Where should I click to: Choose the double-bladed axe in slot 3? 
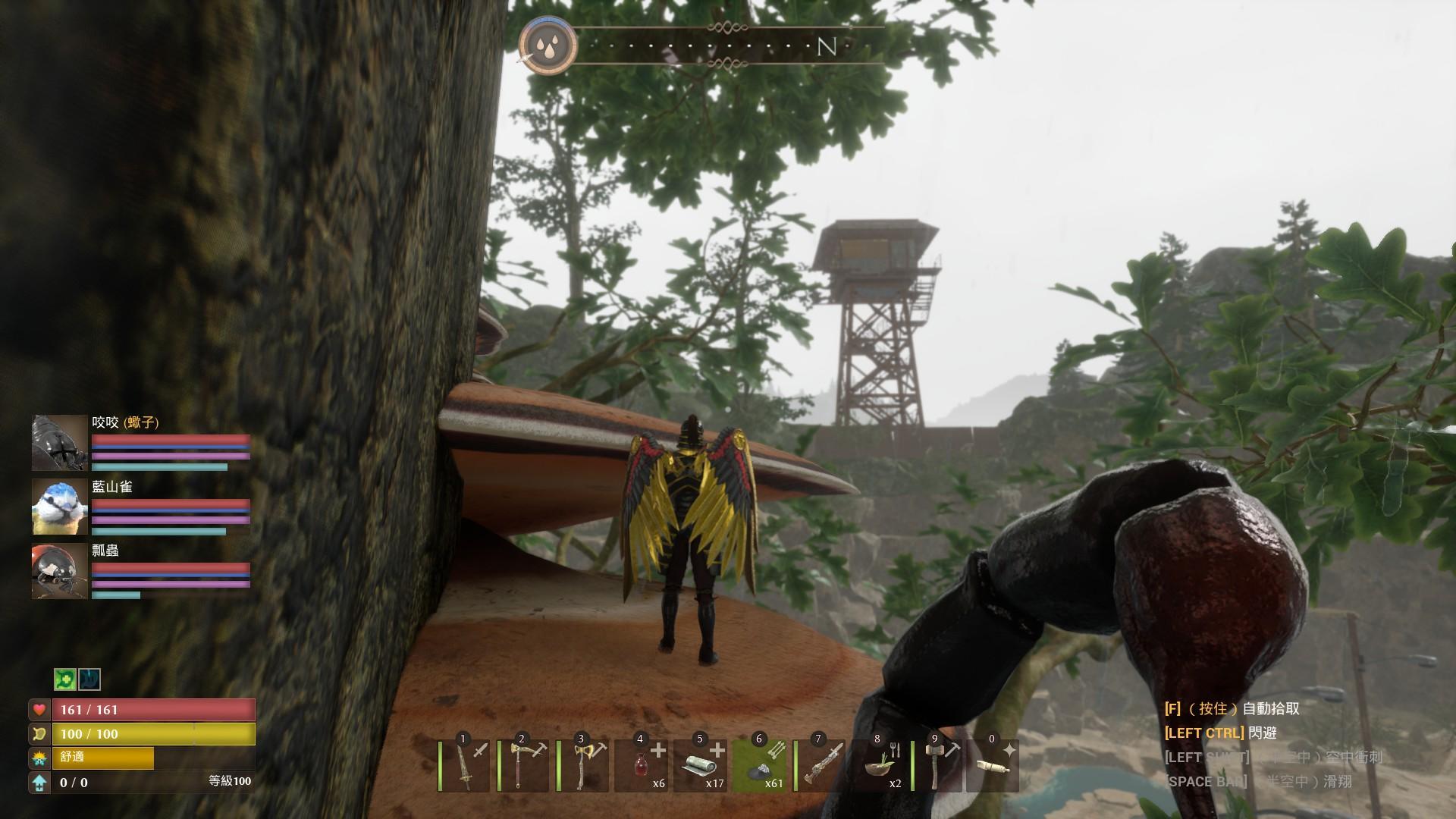tap(584, 765)
